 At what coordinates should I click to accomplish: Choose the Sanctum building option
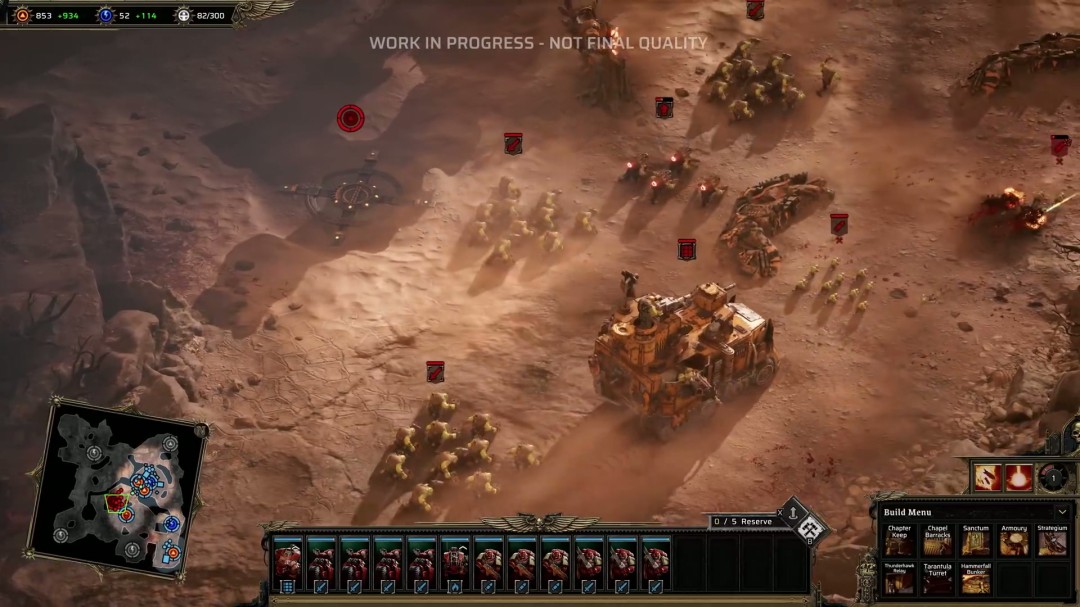coord(975,542)
